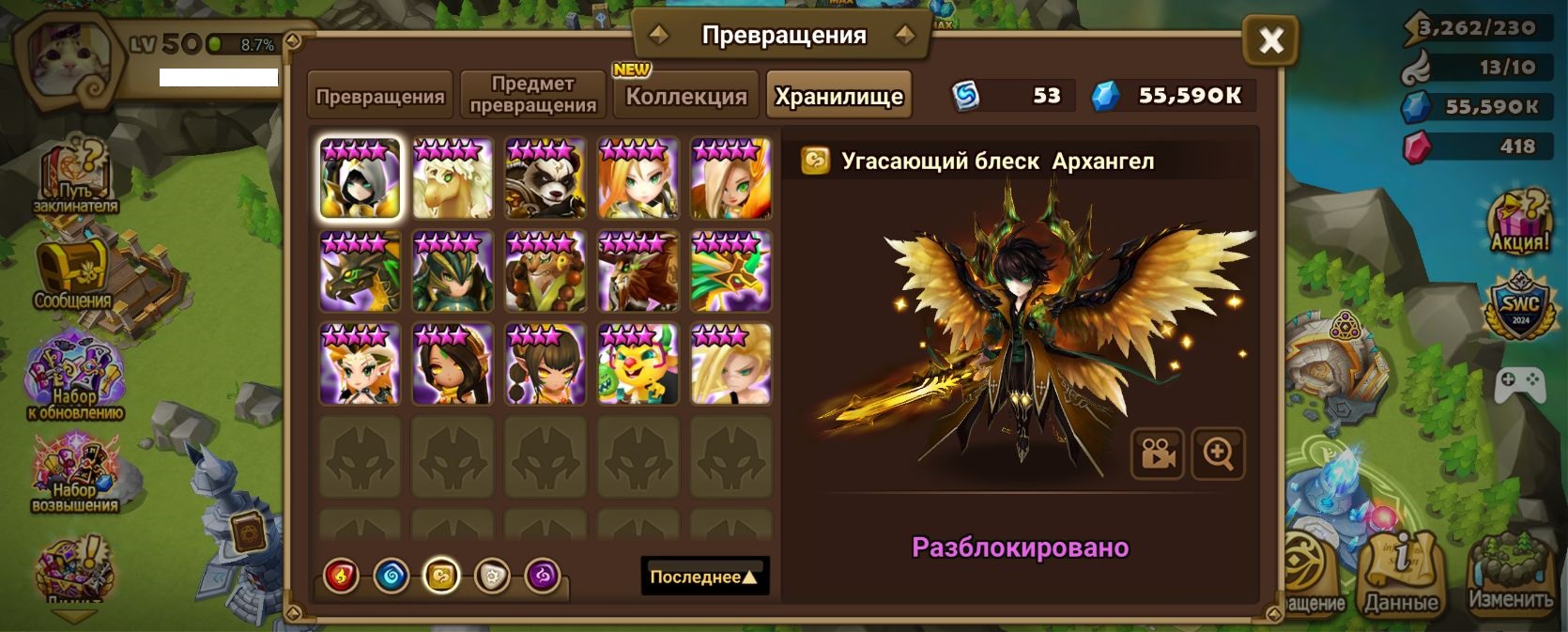Open the Акция! gift box offer

1519,223
